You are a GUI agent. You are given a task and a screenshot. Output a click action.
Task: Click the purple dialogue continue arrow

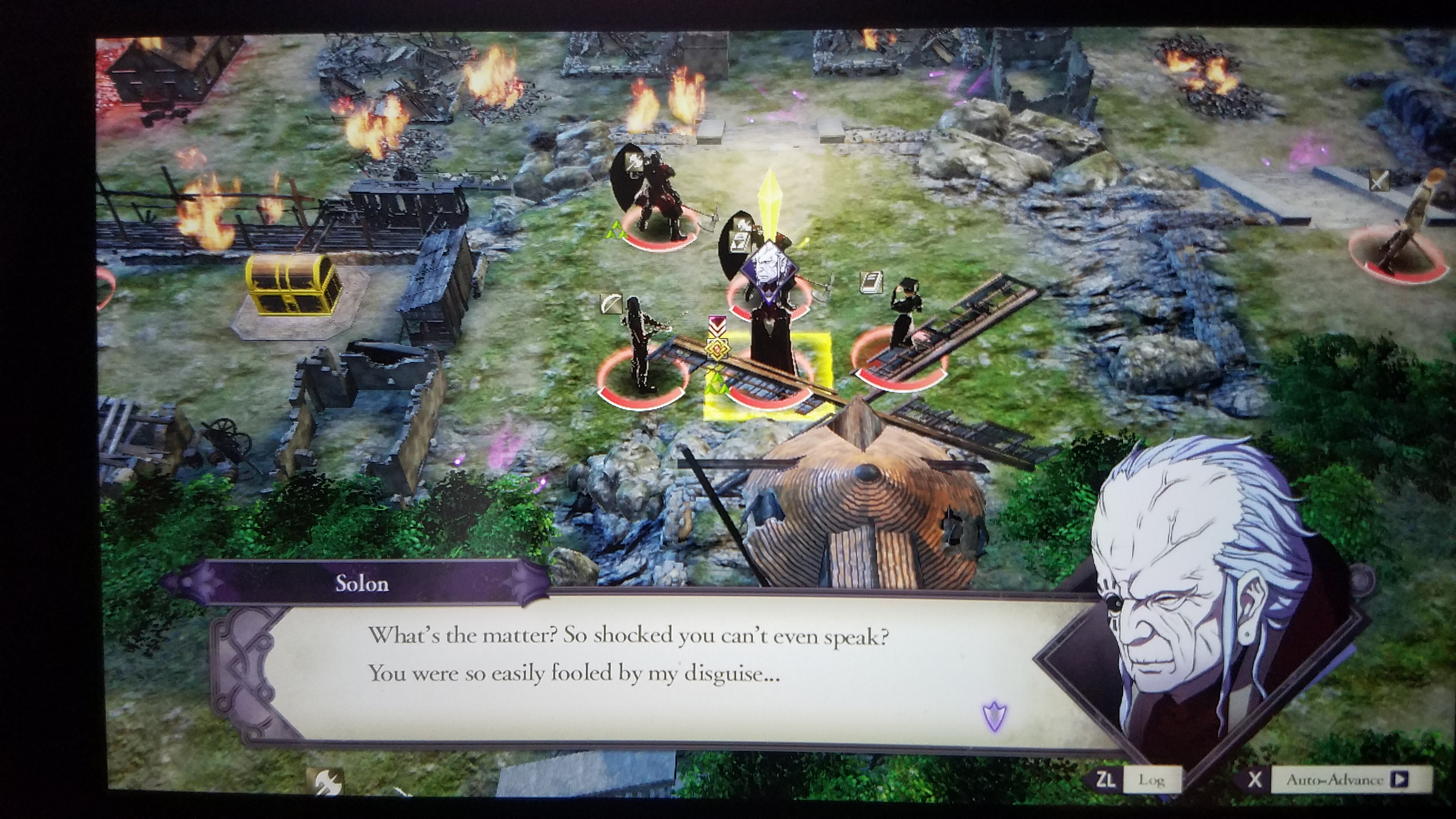coord(995,717)
